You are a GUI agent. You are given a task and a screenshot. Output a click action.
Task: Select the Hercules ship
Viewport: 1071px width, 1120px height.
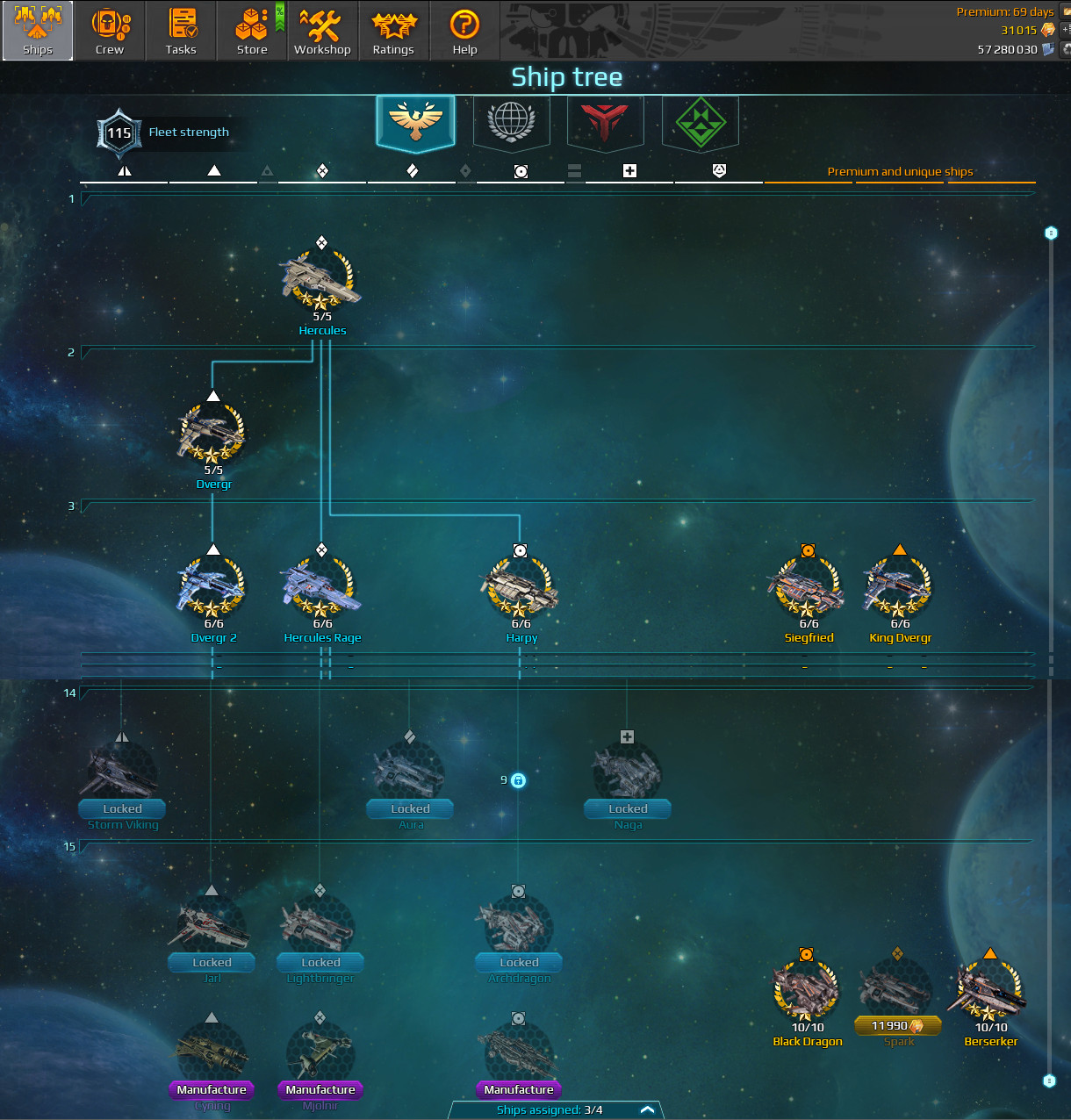click(x=321, y=281)
